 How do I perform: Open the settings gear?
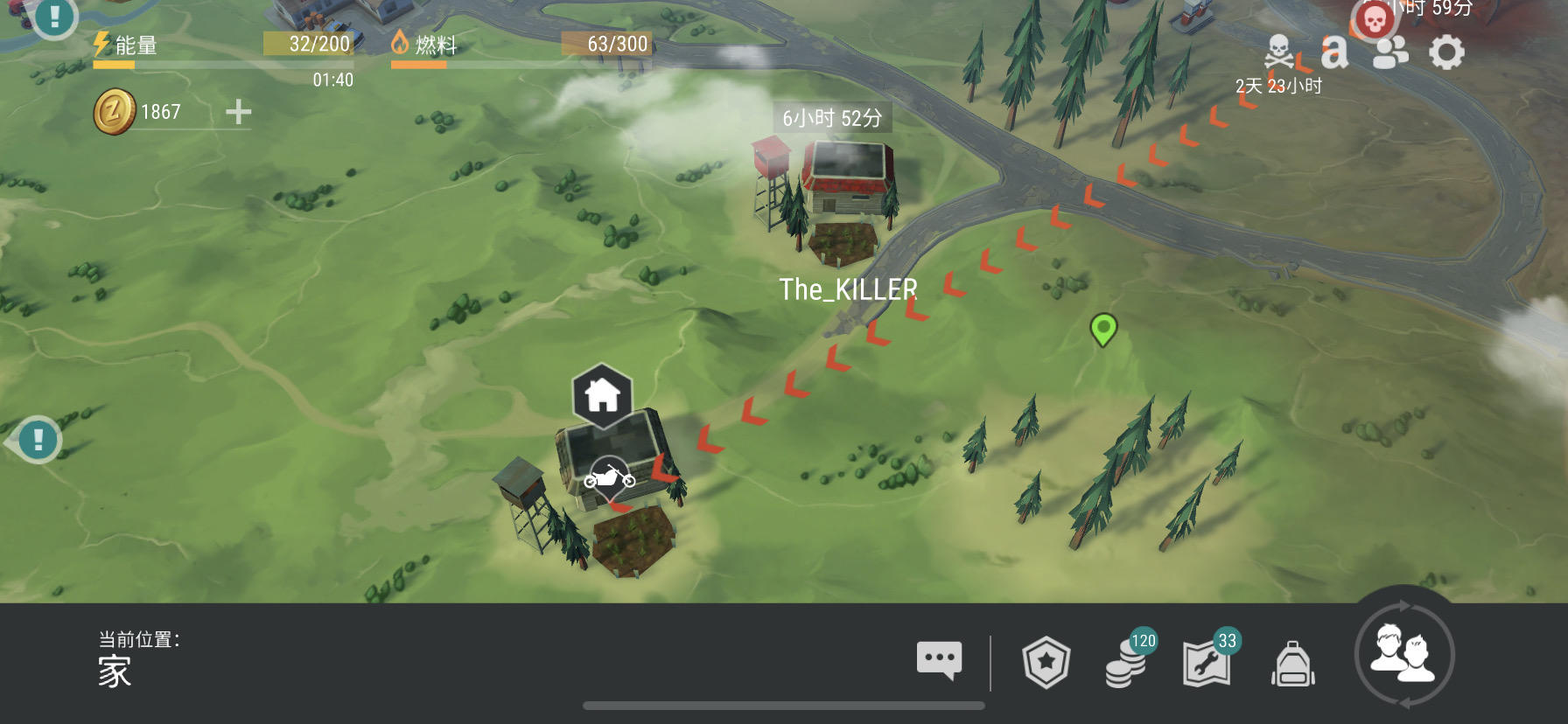[x=1448, y=51]
